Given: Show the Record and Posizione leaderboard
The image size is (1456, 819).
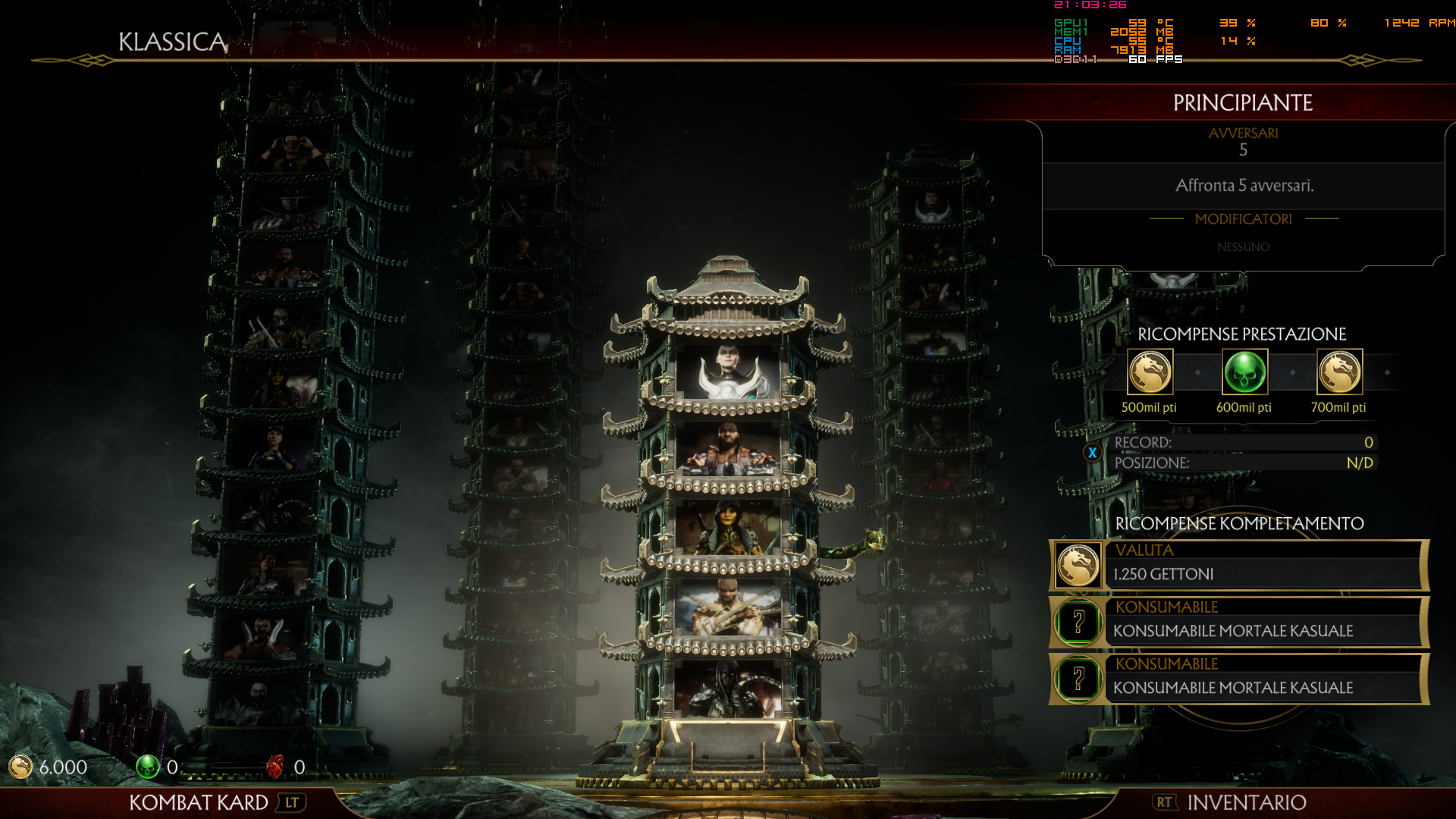Looking at the screenshot, I should tap(1092, 453).
